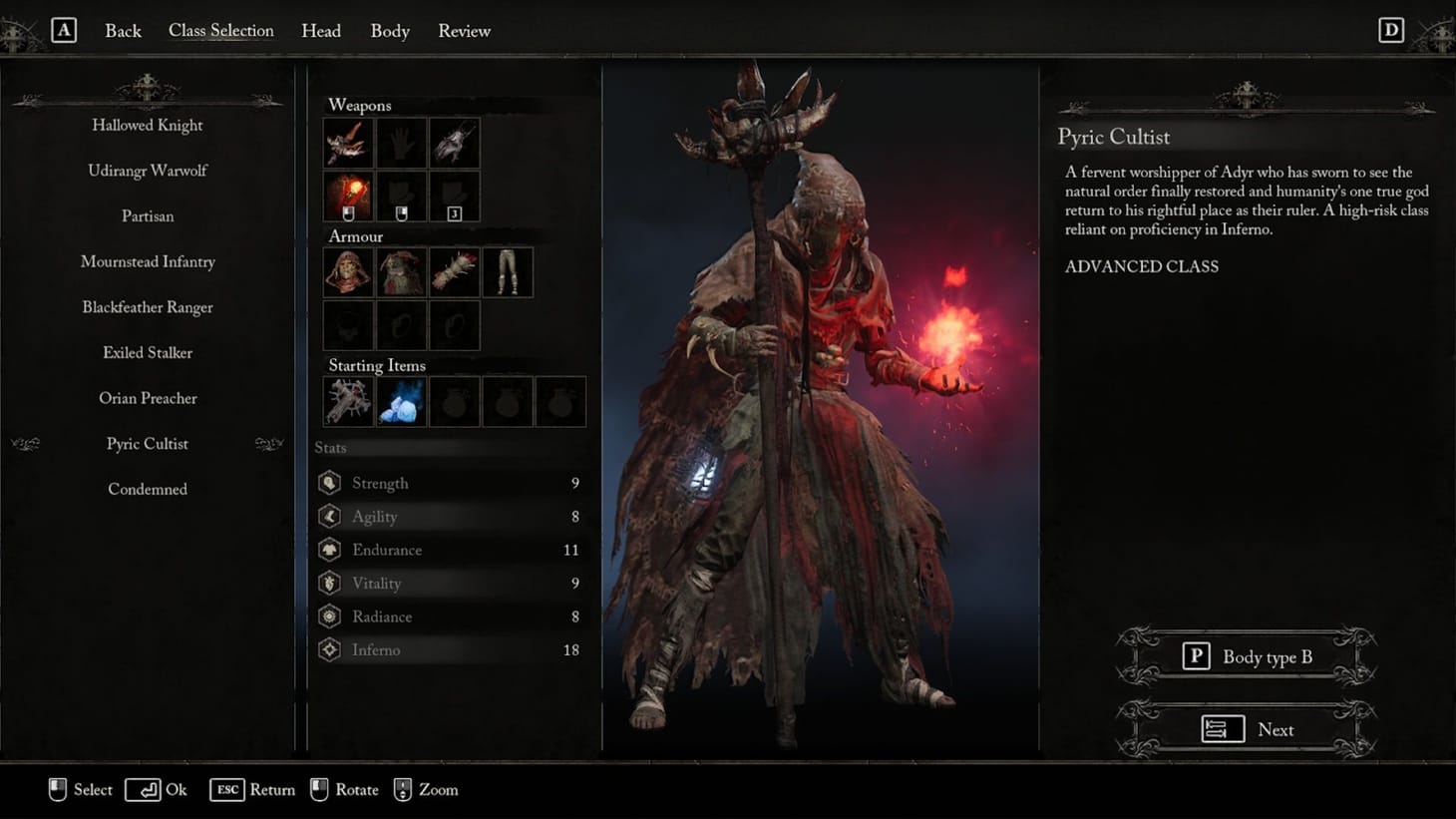The width and height of the screenshot is (1456, 819).
Task: Select the spiked bracer armour icon
Action: coord(454,271)
